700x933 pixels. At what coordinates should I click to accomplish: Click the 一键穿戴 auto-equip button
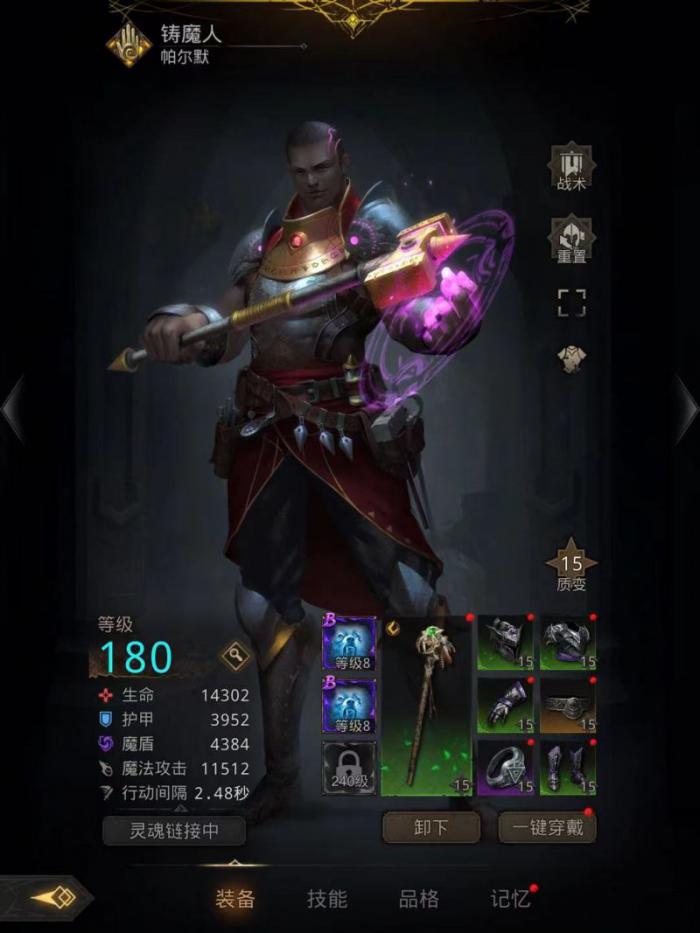point(547,828)
